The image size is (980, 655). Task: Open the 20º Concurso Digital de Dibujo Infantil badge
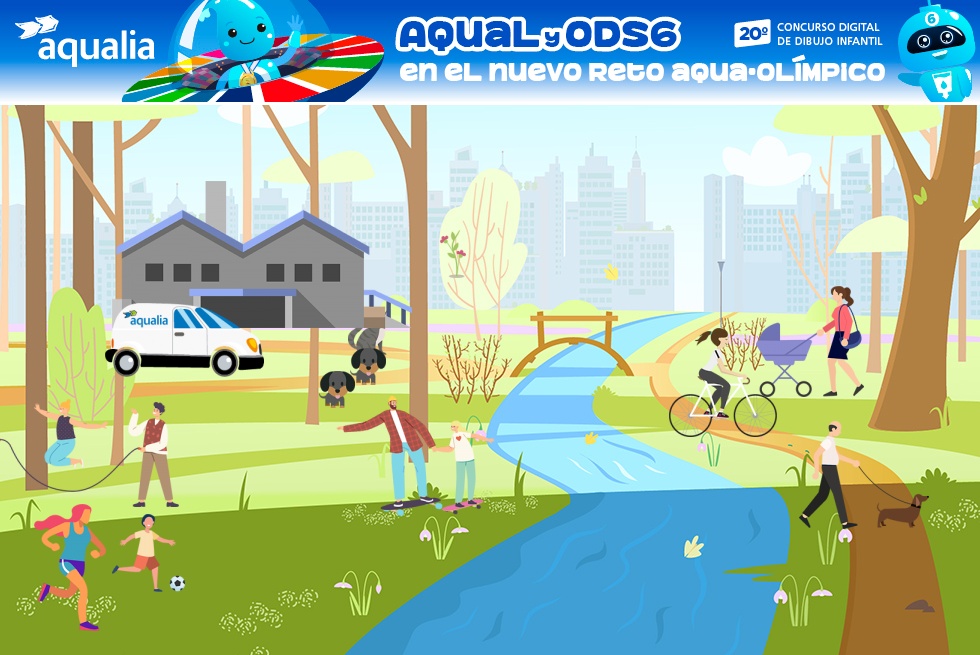(x=808, y=34)
